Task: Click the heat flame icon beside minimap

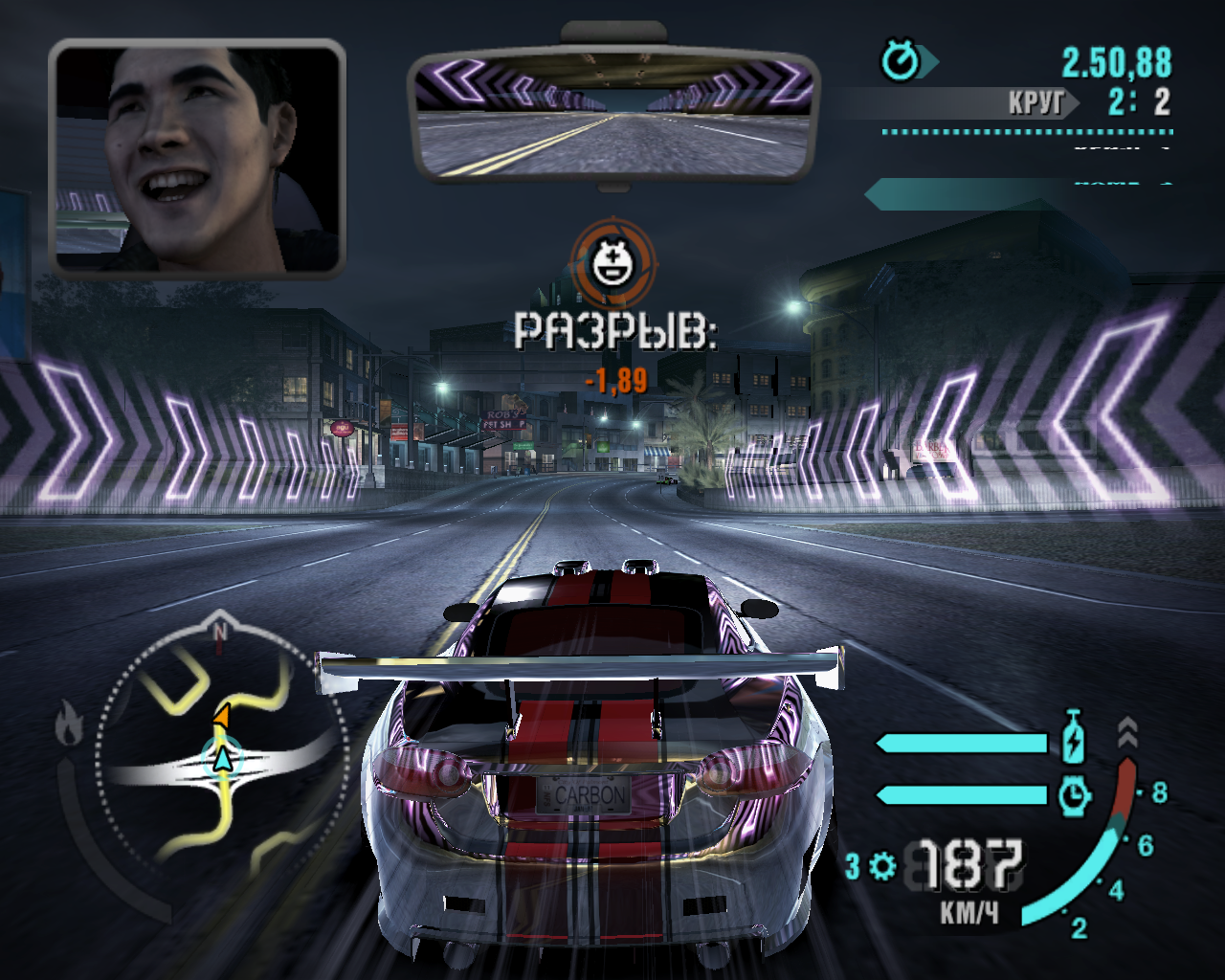Action: click(x=69, y=723)
